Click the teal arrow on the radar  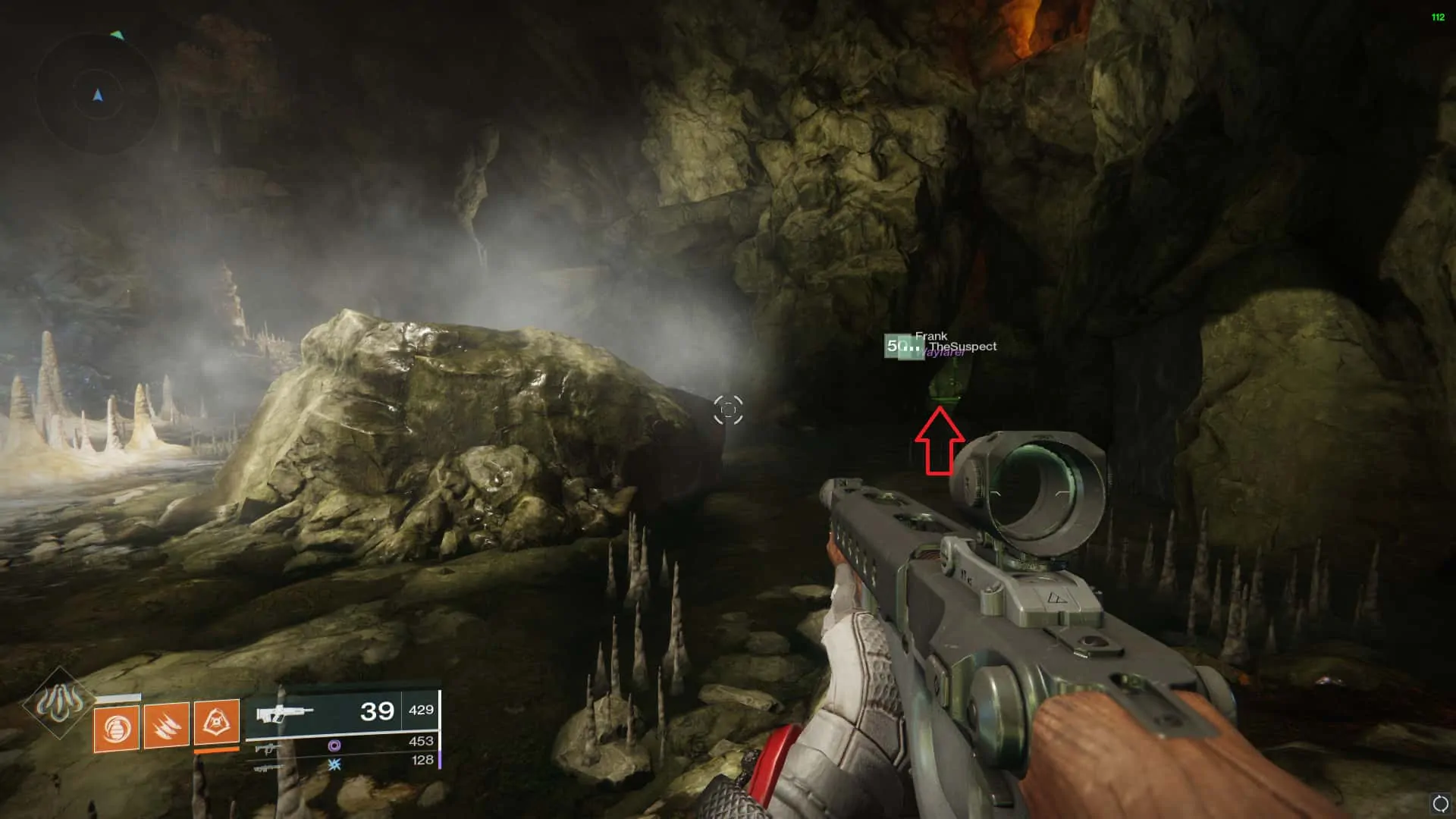(118, 34)
